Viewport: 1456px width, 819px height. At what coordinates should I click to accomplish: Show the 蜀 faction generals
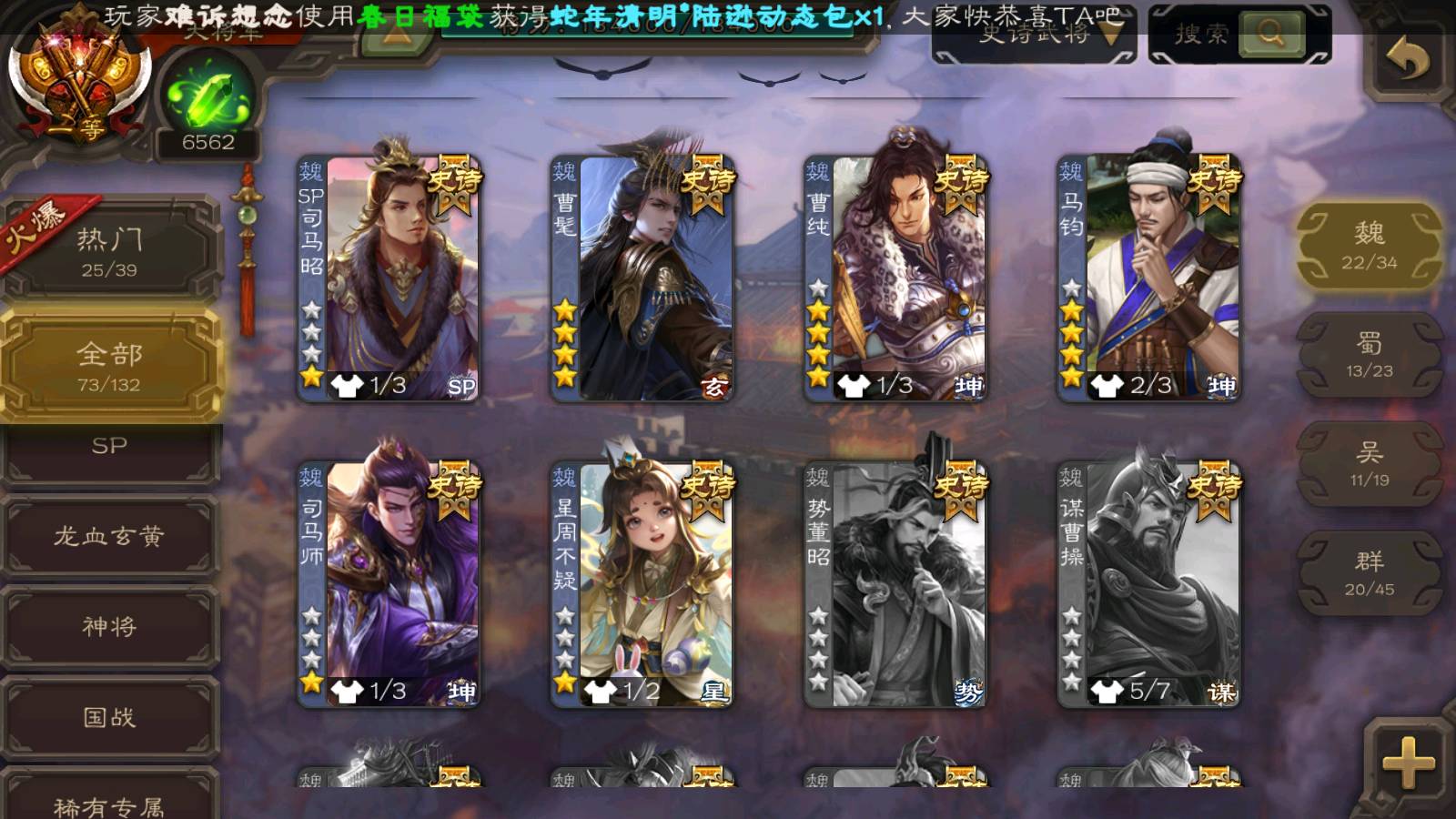[x=1369, y=355]
